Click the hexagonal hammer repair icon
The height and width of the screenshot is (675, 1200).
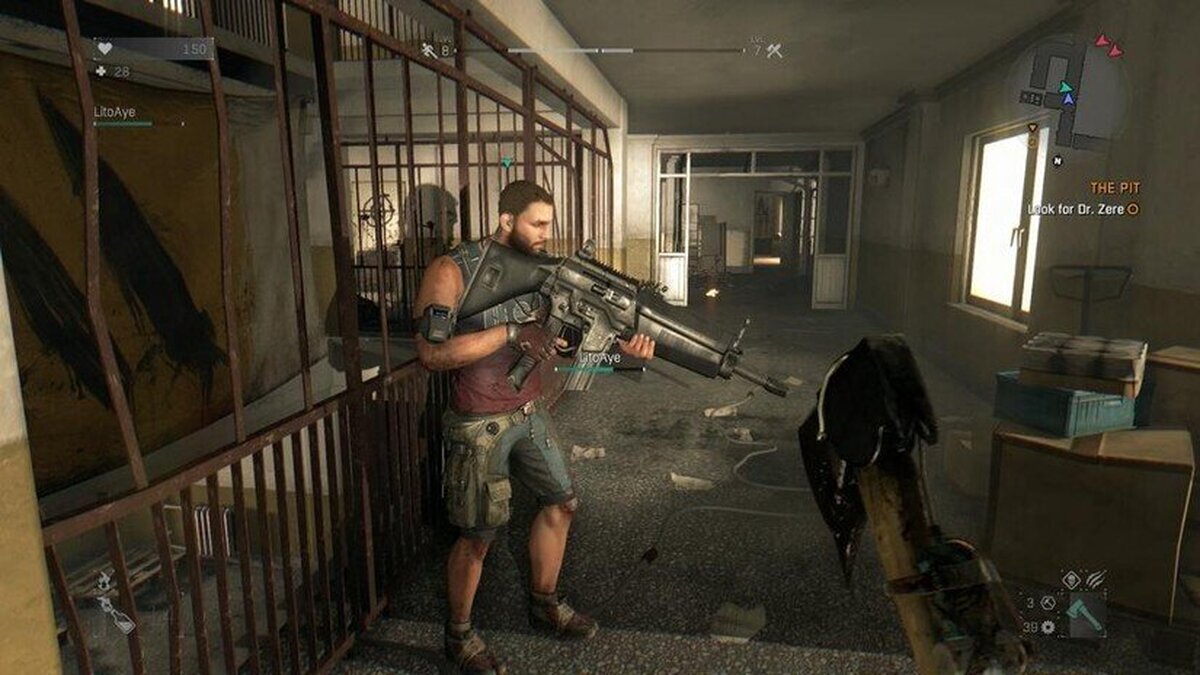point(1047,603)
